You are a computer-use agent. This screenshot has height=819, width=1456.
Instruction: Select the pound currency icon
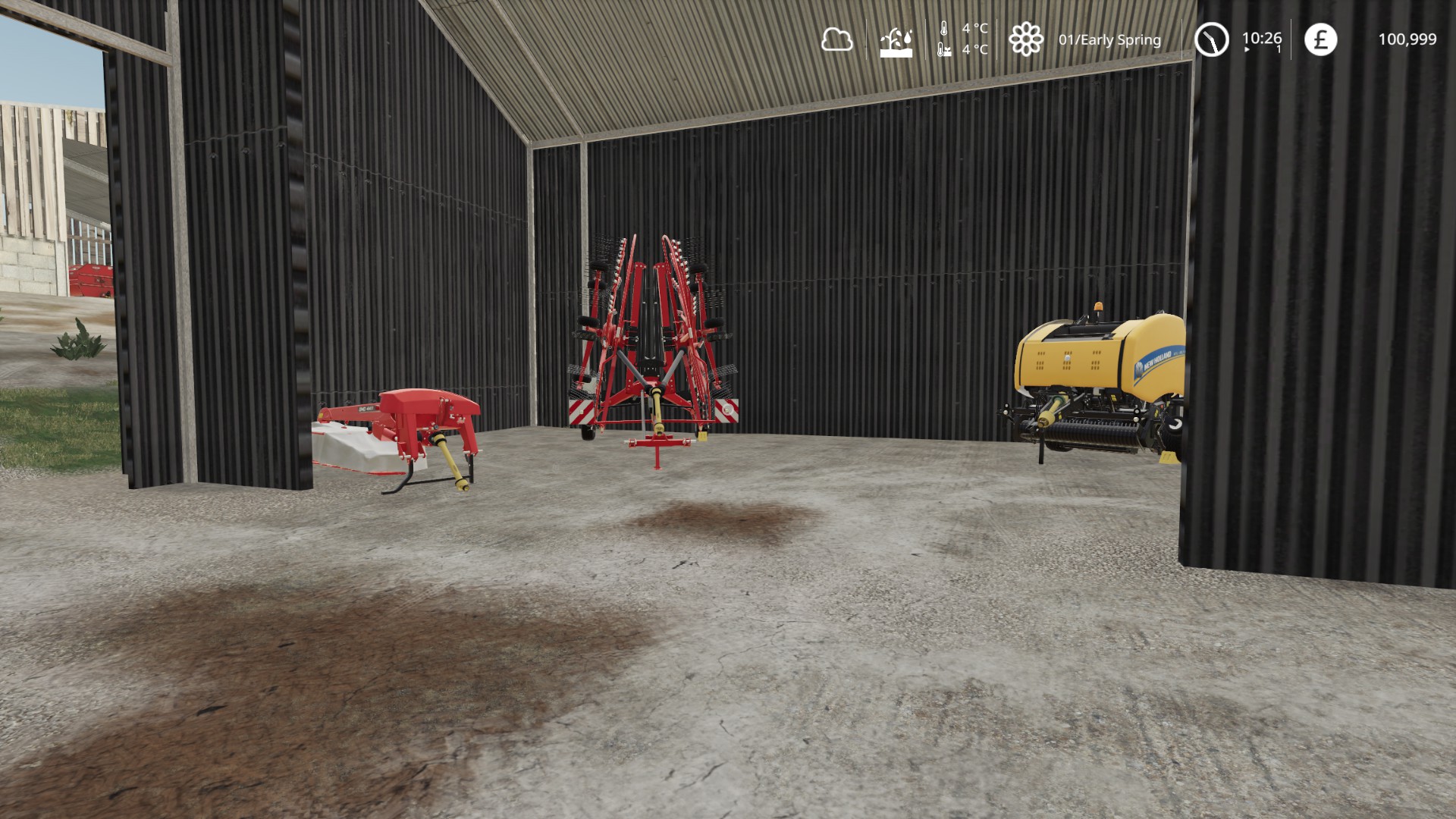tap(1320, 39)
